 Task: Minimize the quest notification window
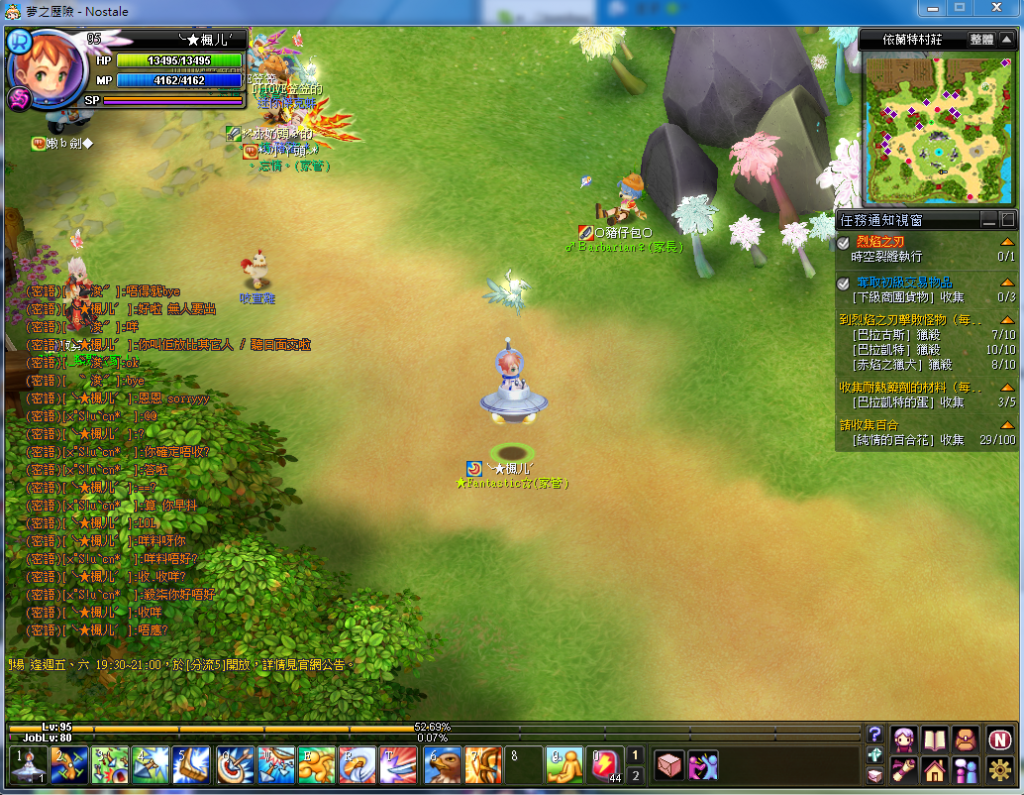(988, 219)
